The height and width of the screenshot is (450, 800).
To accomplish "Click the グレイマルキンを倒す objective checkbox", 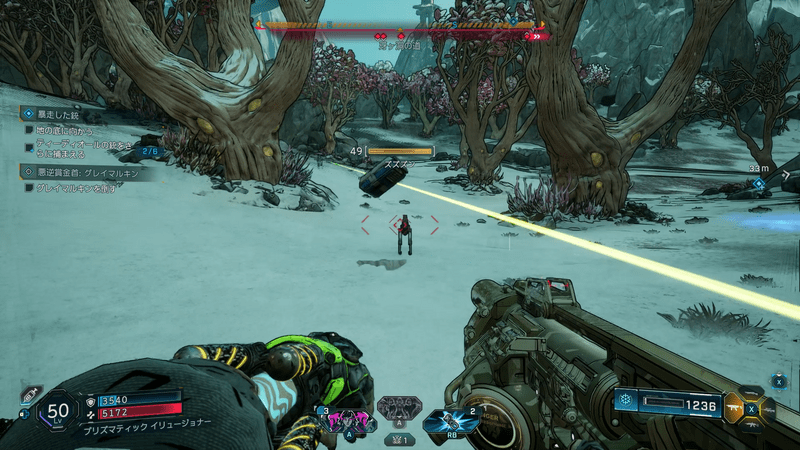I will pyautogui.click(x=29, y=188).
